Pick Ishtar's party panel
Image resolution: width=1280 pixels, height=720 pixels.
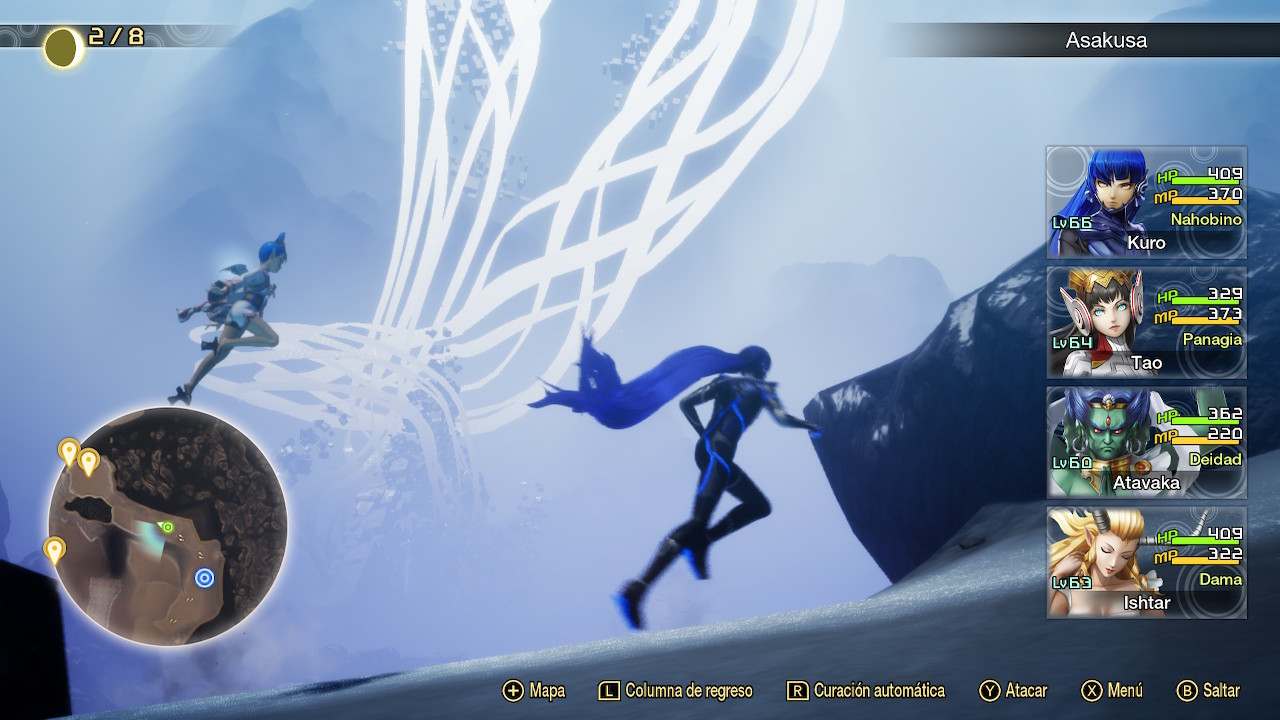[x=1146, y=562]
